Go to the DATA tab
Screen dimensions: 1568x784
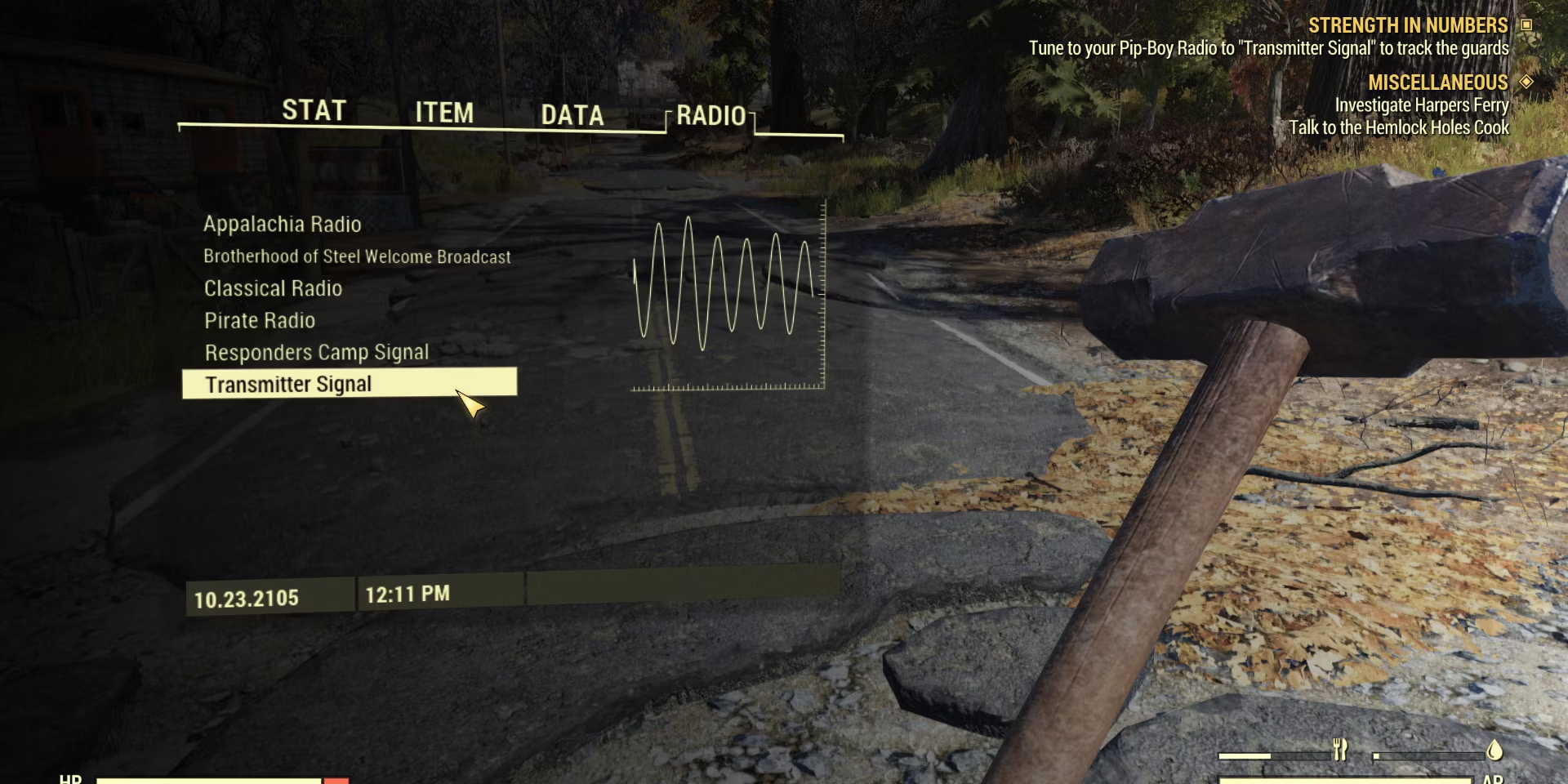click(x=572, y=115)
